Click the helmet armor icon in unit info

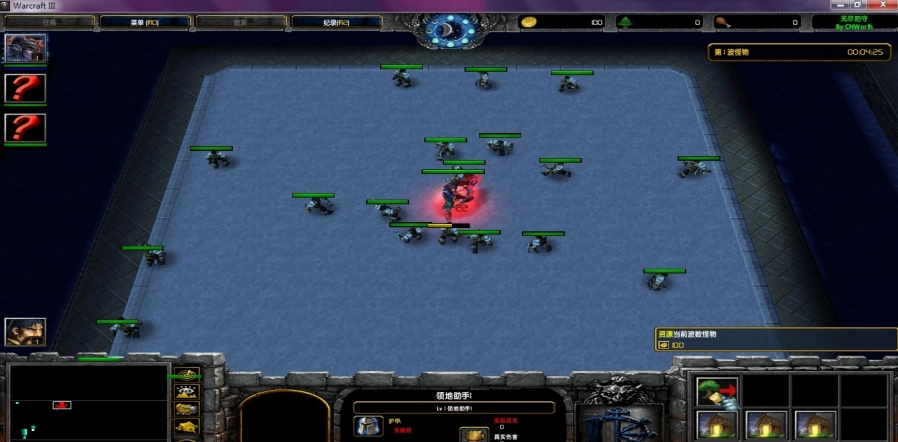367,426
